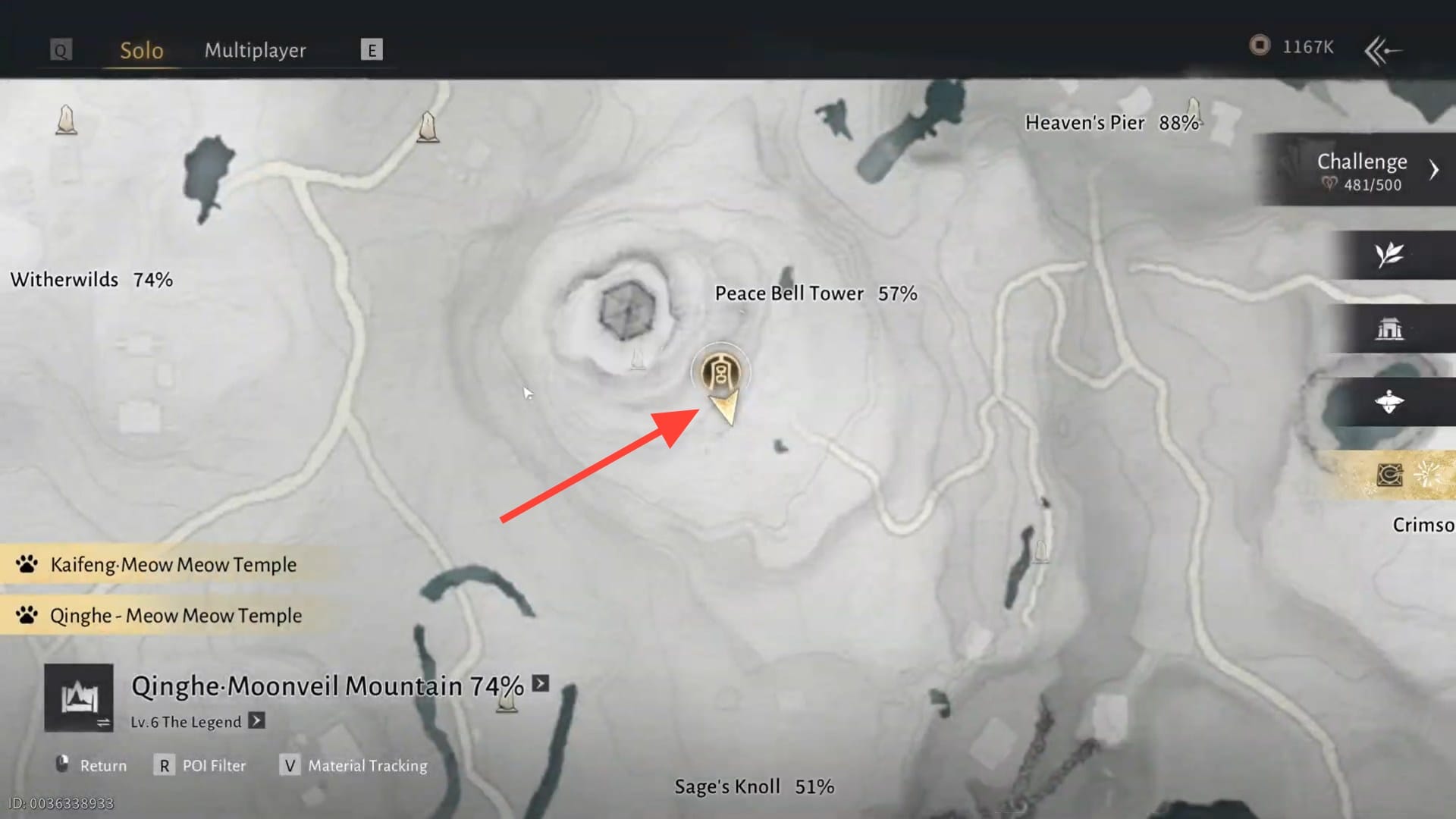Select Qinghe Meow Meow Temple entry
The height and width of the screenshot is (819, 1456).
click(x=175, y=616)
